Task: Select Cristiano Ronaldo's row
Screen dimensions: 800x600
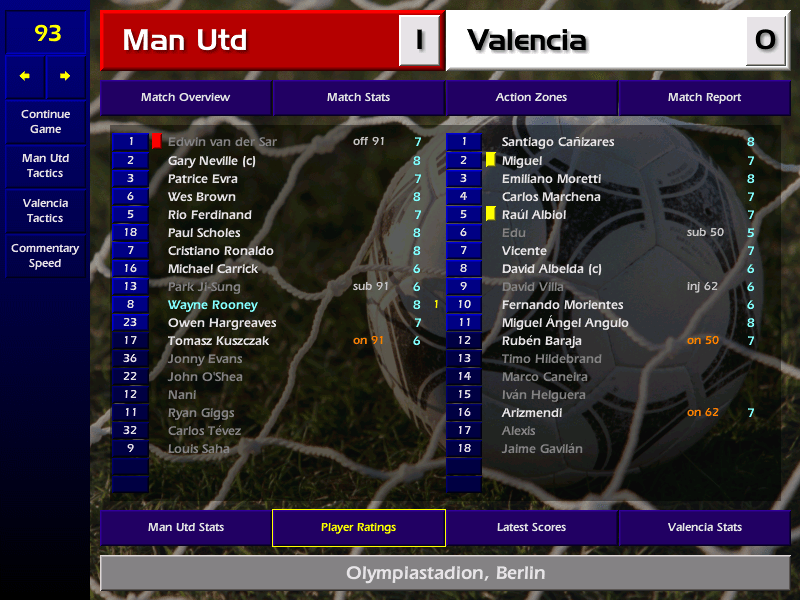Action: point(220,251)
